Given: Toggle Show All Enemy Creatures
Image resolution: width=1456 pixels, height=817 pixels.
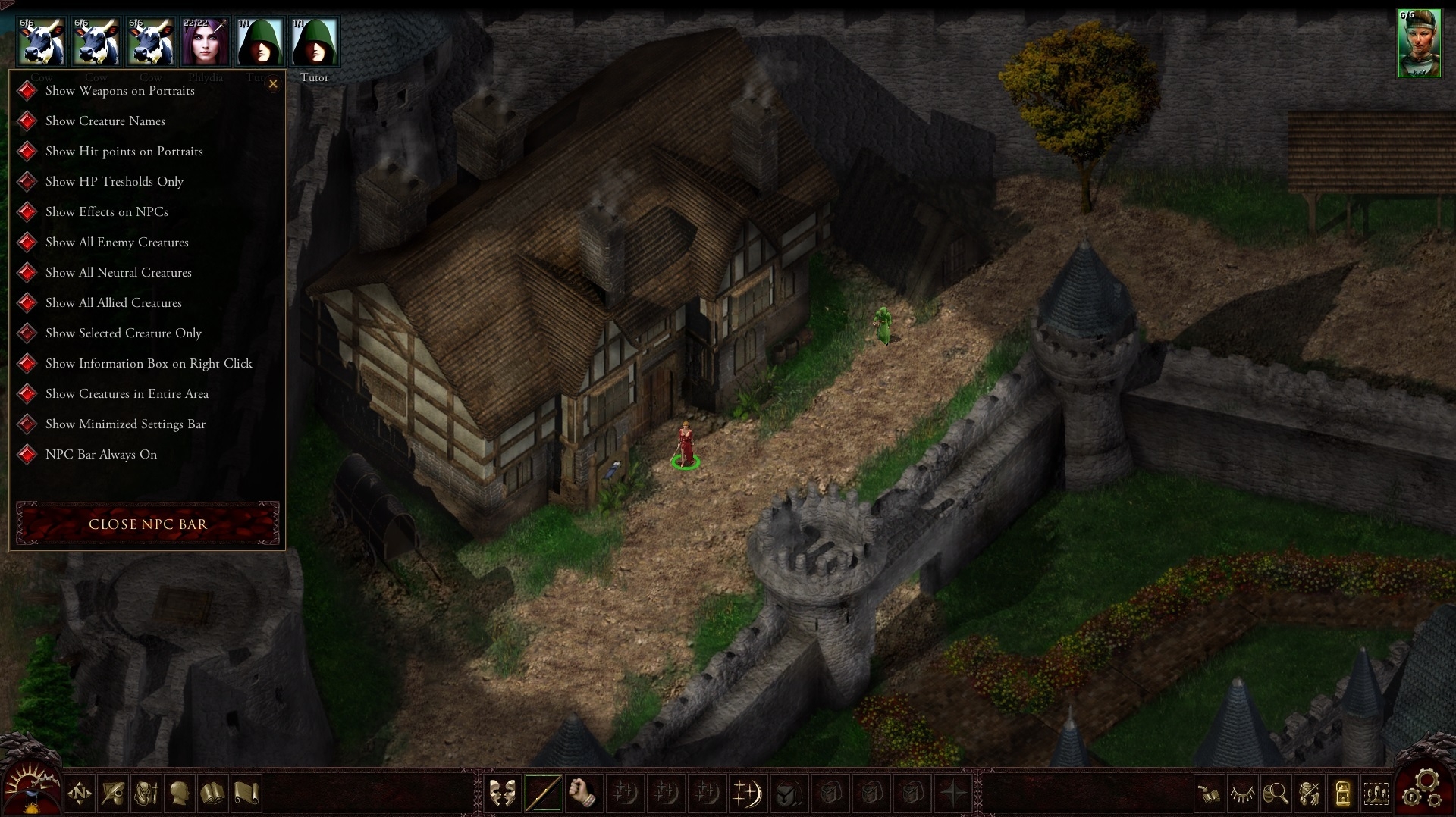Looking at the screenshot, I should pyautogui.click(x=28, y=243).
